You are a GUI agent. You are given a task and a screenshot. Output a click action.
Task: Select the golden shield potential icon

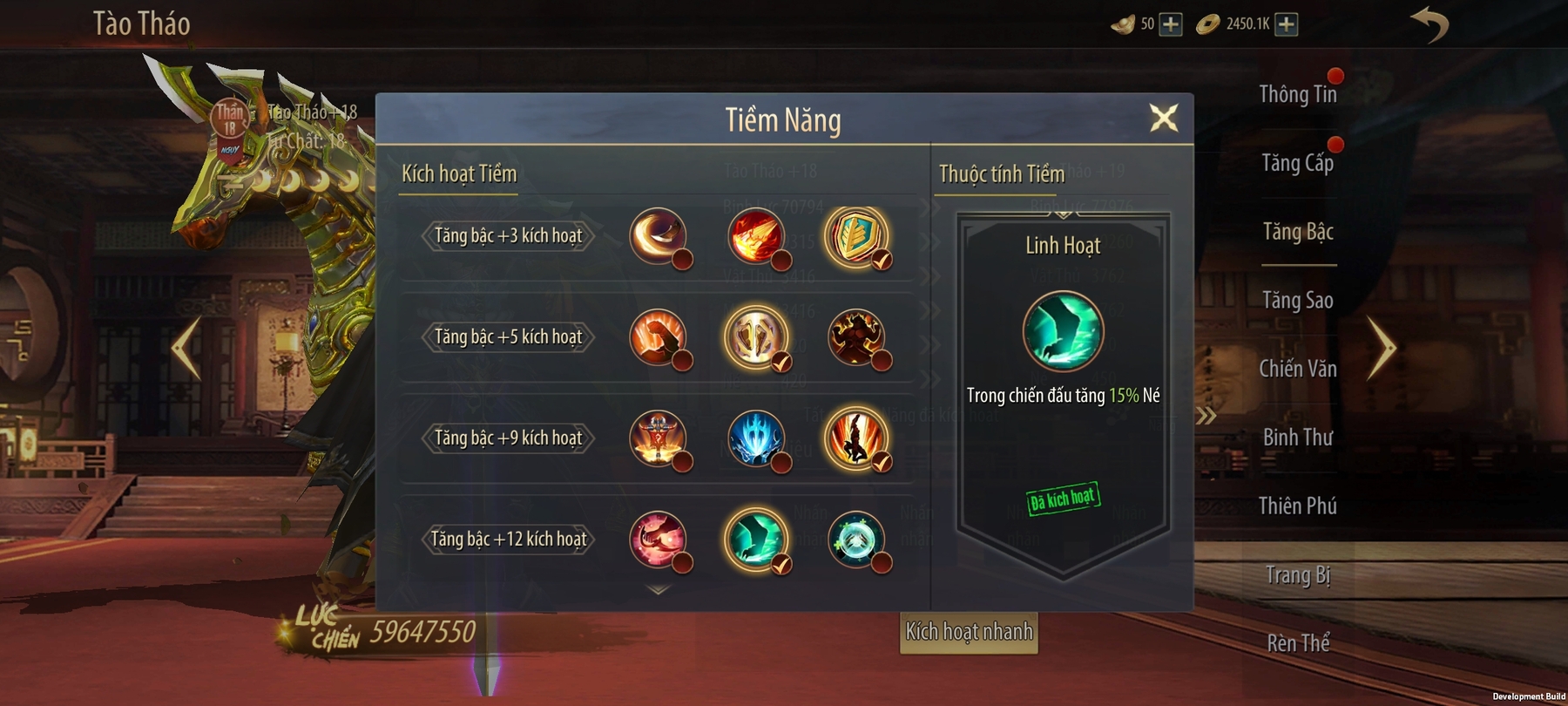(x=855, y=236)
